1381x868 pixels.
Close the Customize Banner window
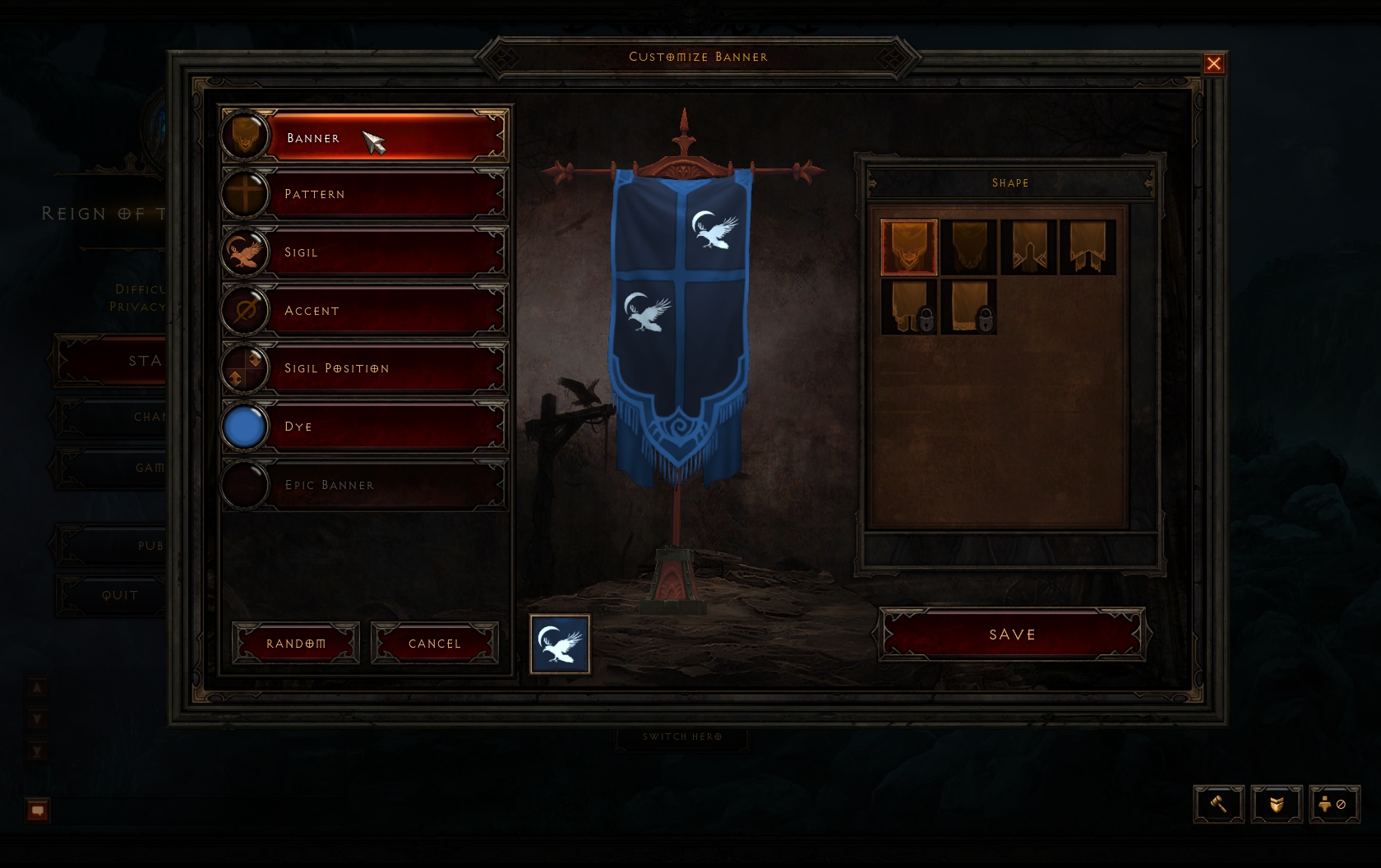point(1213,64)
